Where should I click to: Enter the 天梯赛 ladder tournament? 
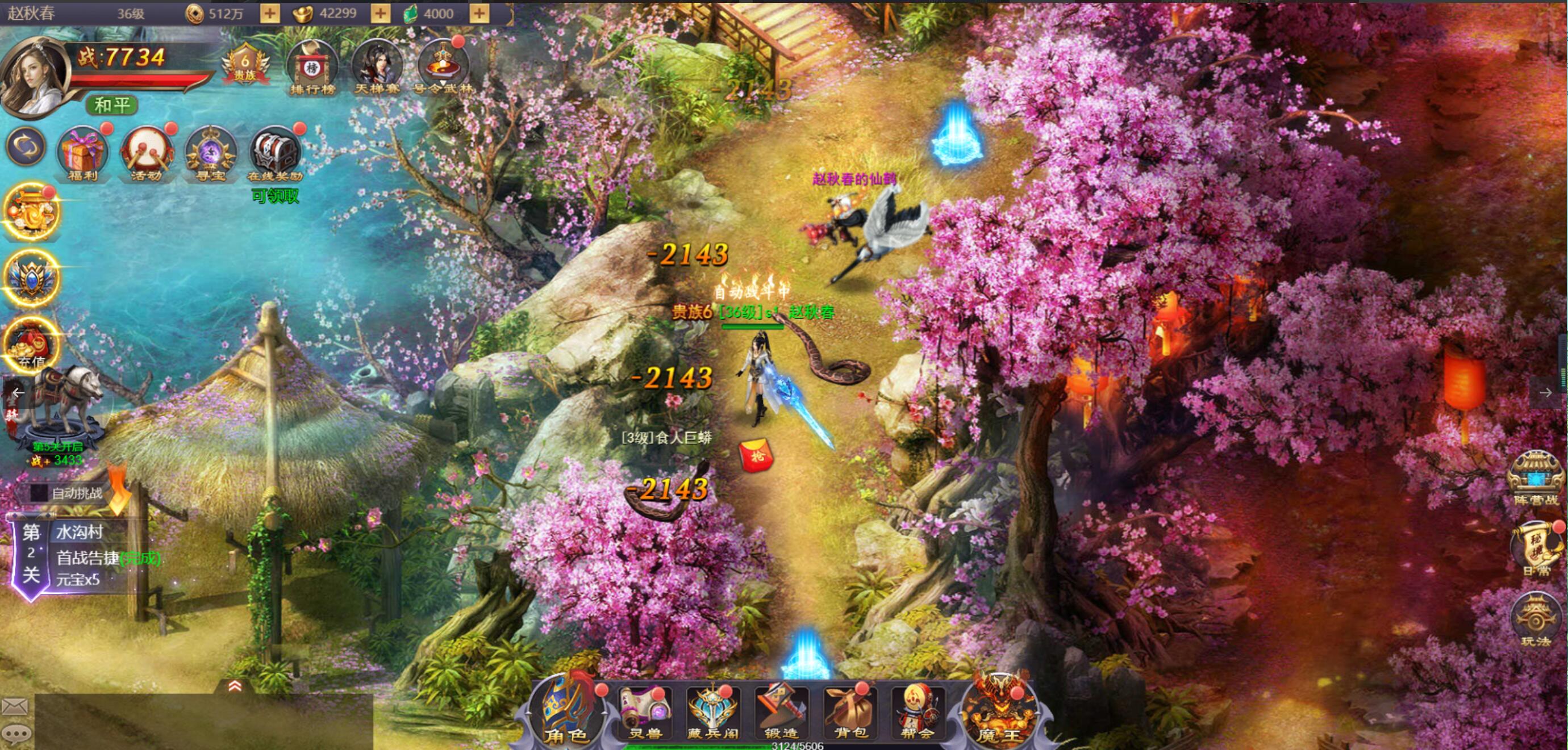[x=377, y=68]
